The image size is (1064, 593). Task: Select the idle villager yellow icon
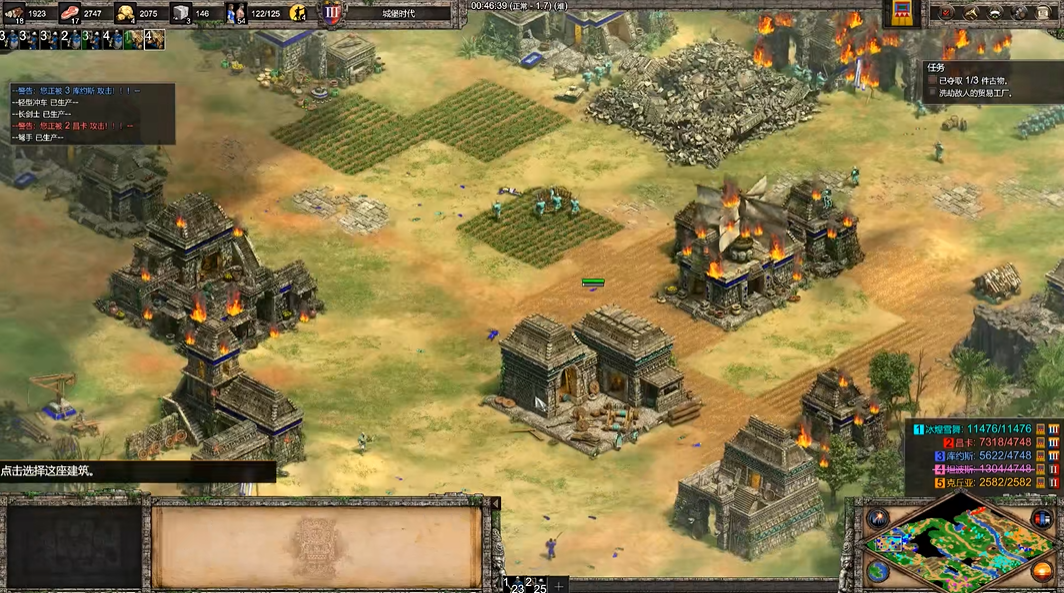tap(297, 13)
